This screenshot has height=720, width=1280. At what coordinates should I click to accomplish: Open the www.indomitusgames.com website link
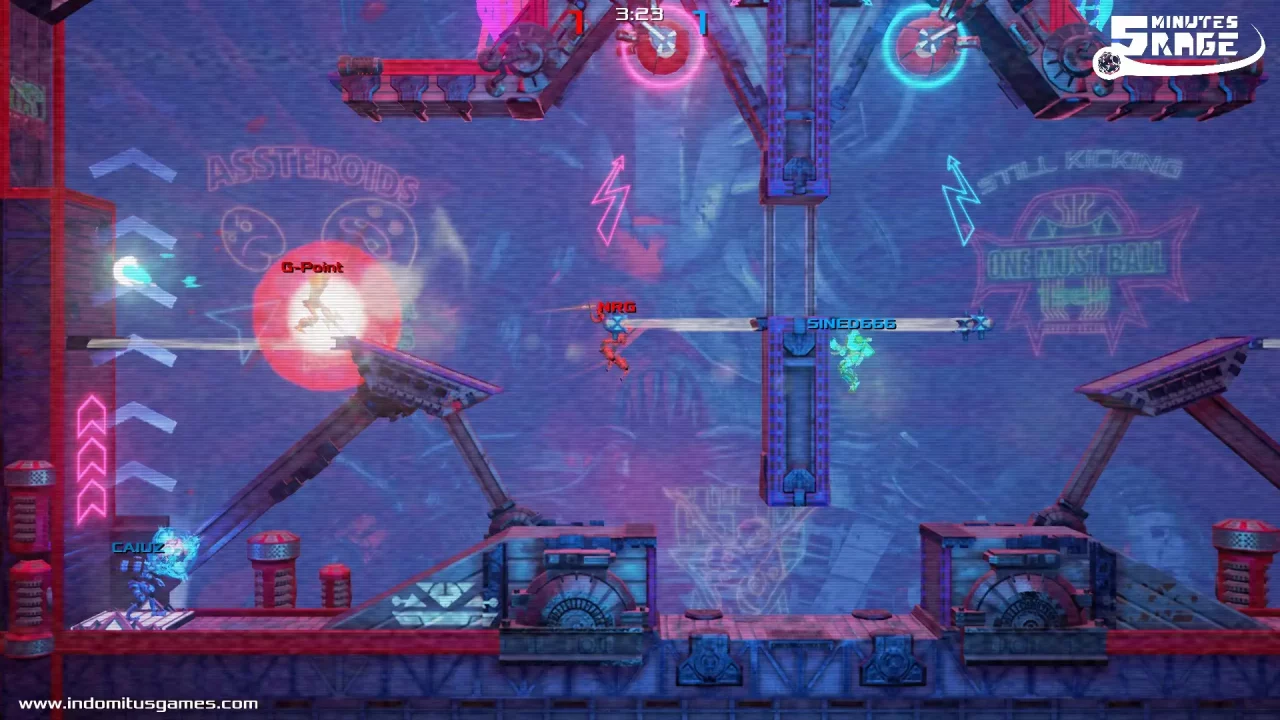(138, 704)
